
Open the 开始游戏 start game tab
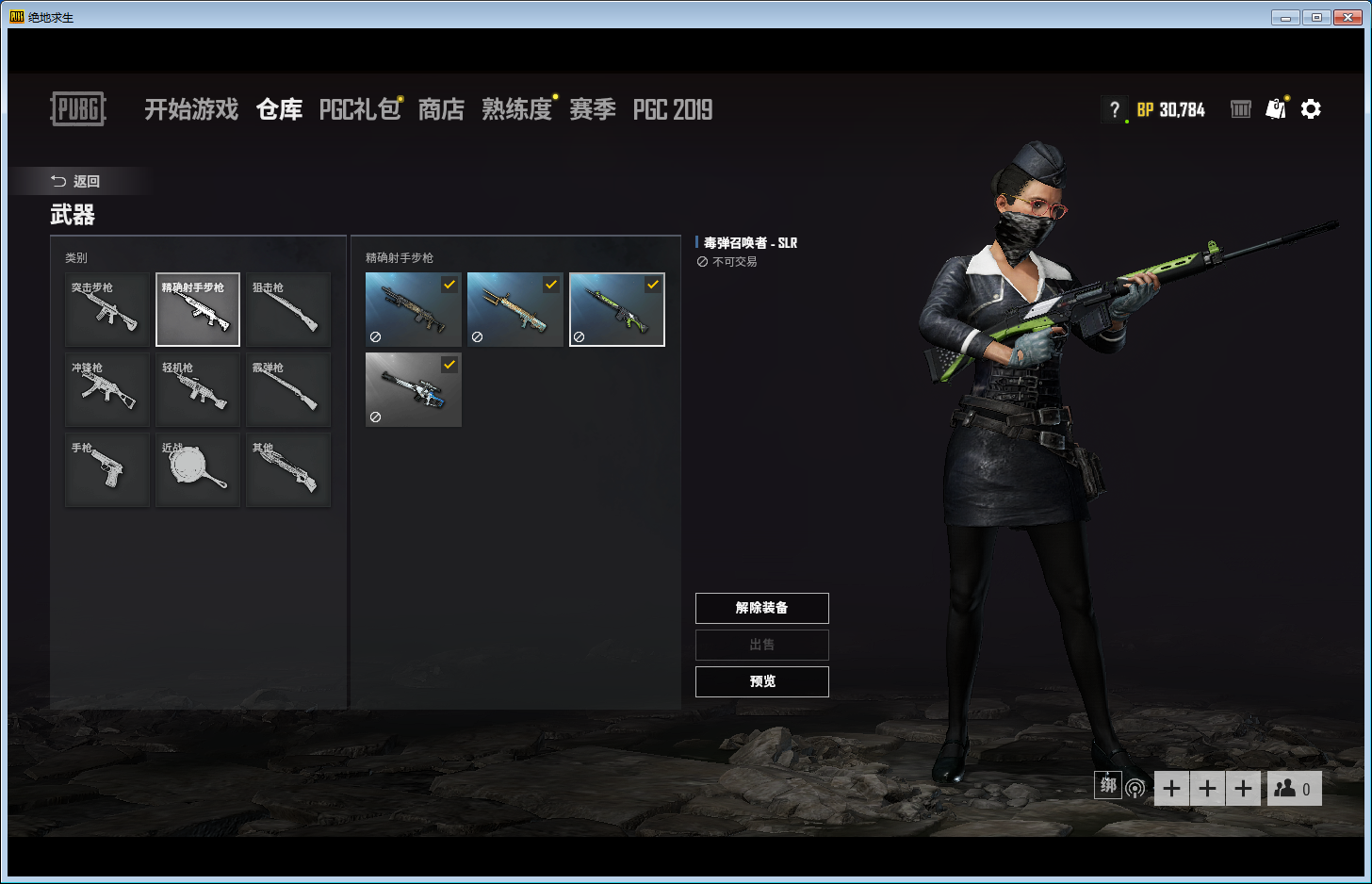tap(191, 109)
